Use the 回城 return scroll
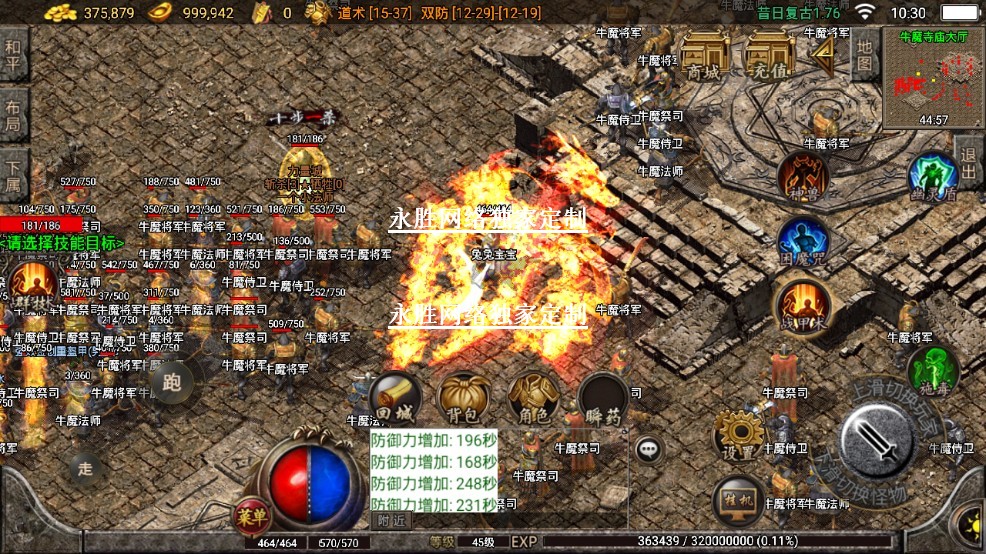This screenshot has height=554, width=986. 393,399
